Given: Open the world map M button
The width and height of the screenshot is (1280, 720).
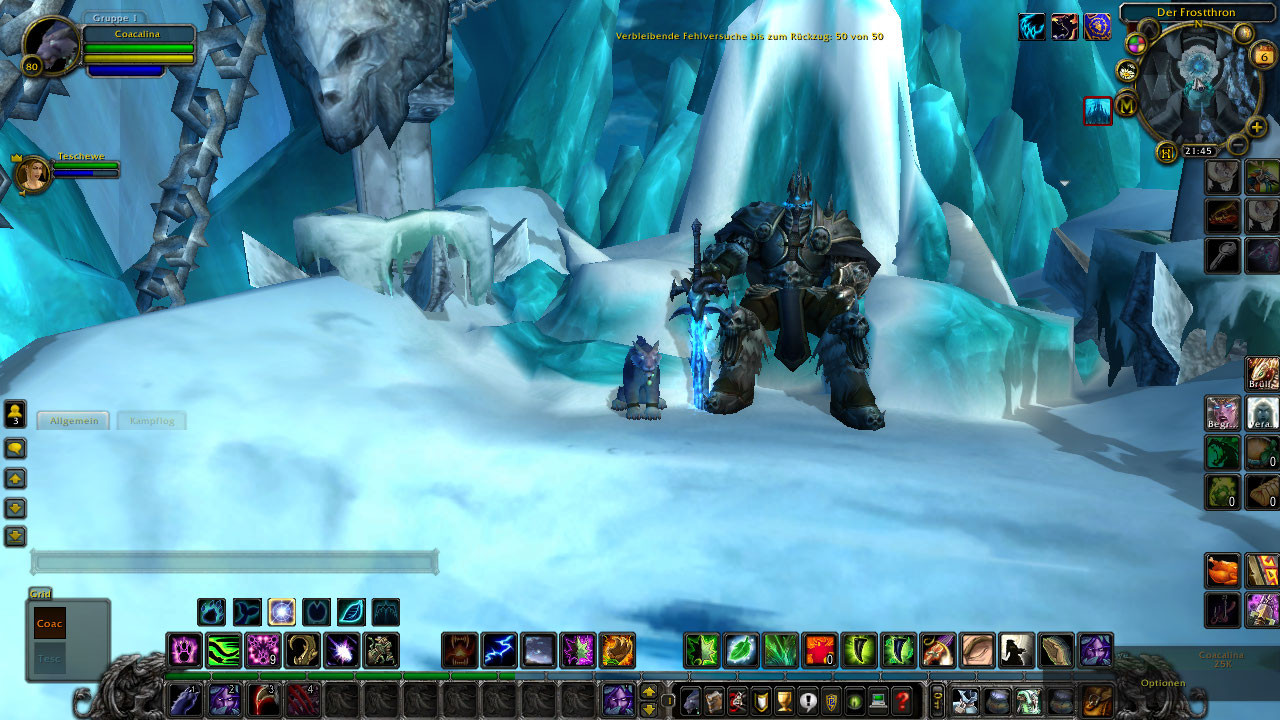Looking at the screenshot, I should tap(1127, 104).
